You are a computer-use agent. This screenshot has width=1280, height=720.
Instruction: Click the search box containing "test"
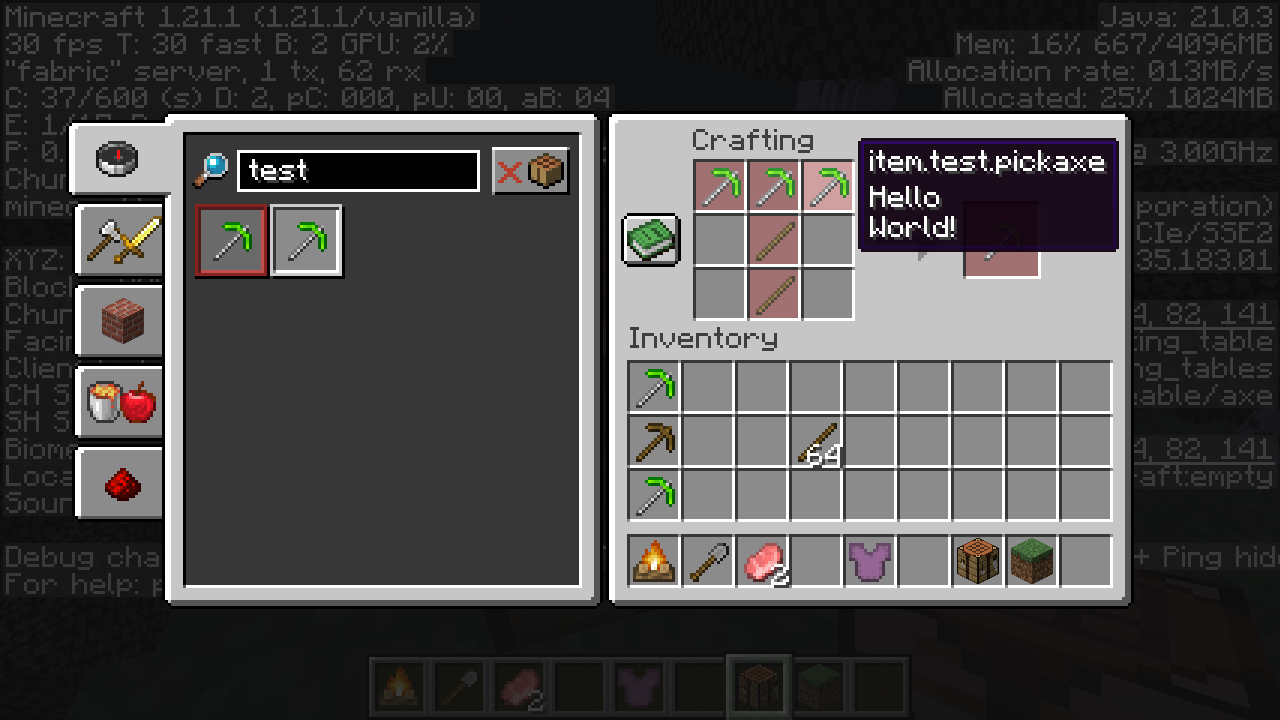pos(358,171)
